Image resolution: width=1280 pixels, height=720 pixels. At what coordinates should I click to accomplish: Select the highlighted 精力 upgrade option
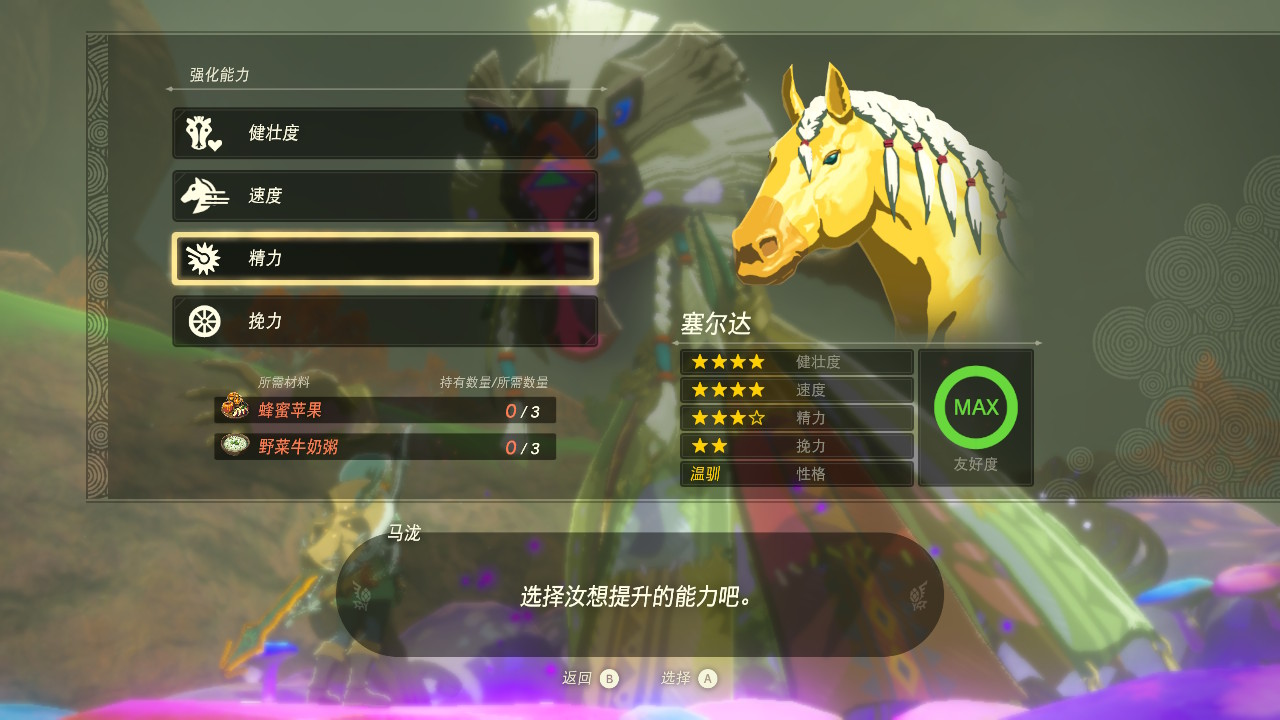coord(385,259)
